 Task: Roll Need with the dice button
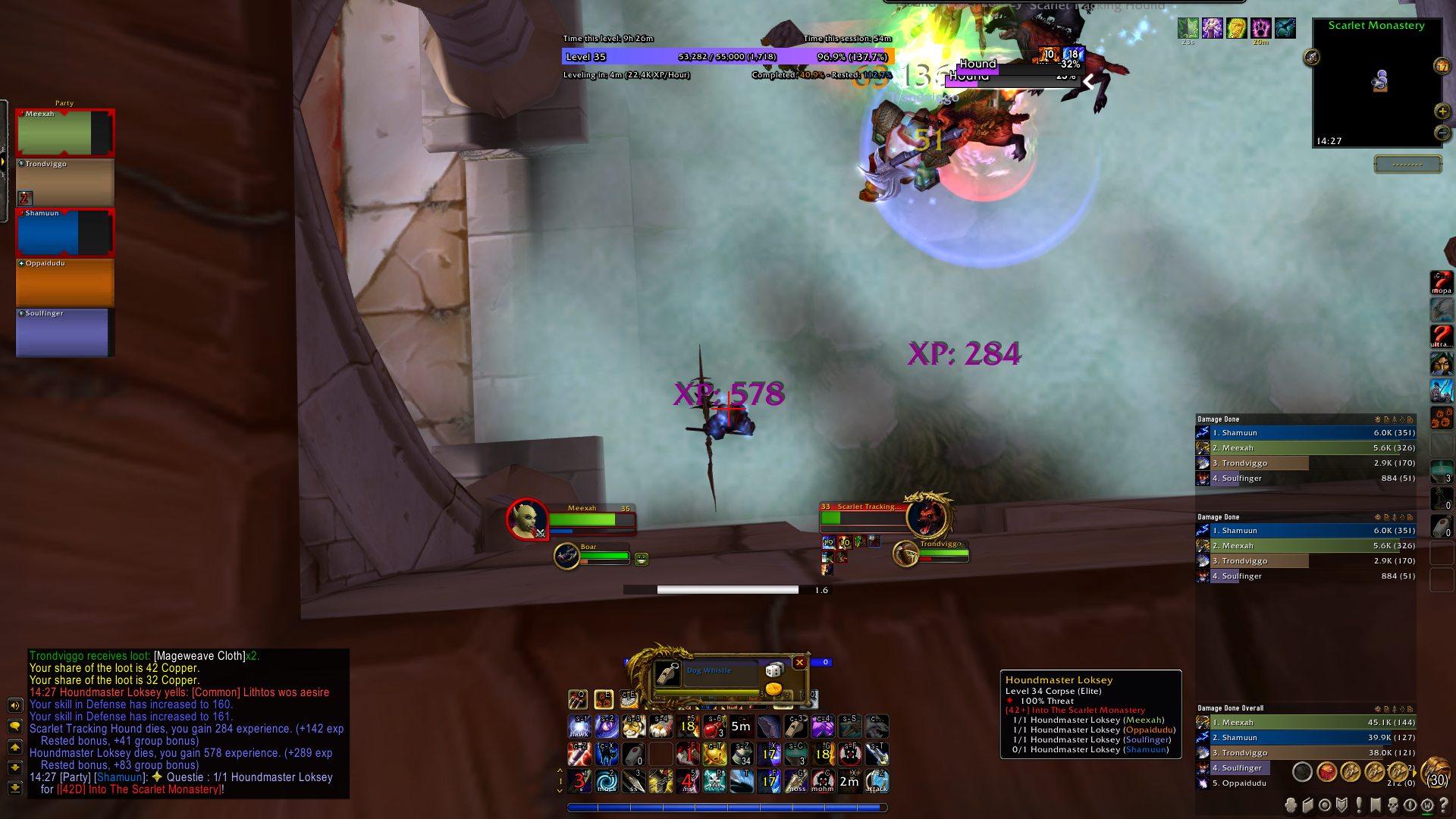click(773, 670)
